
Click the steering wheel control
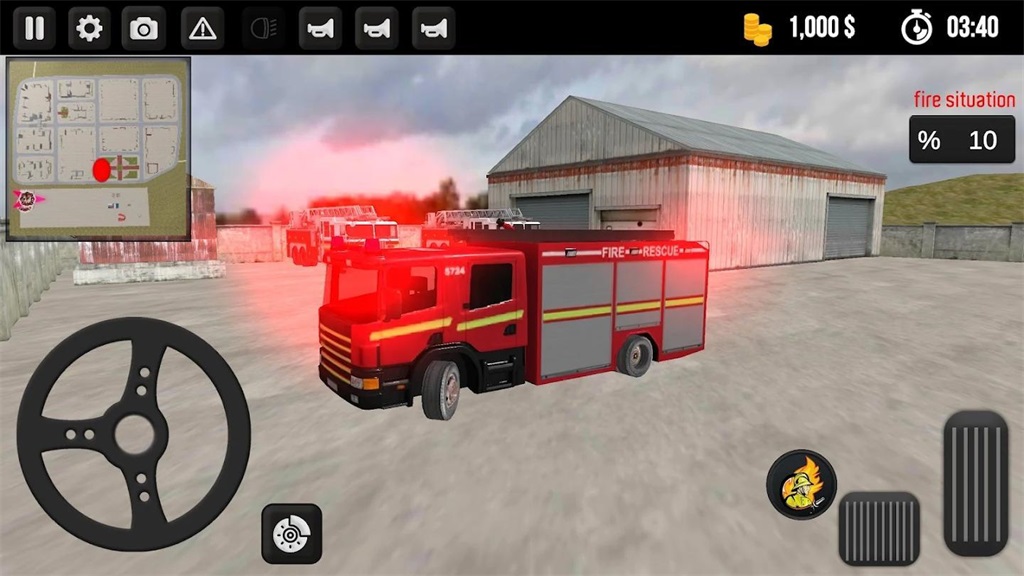click(x=133, y=433)
